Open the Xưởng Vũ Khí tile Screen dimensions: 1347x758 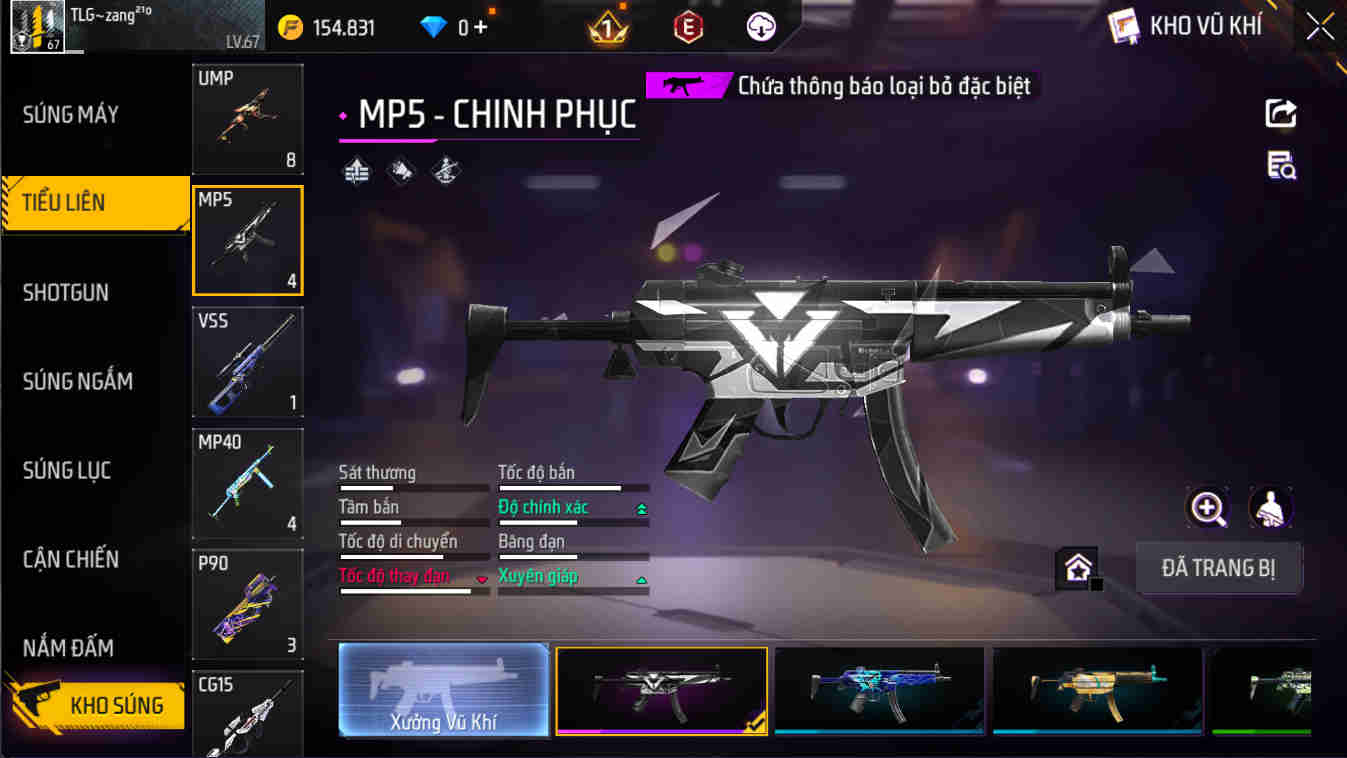[443, 691]
